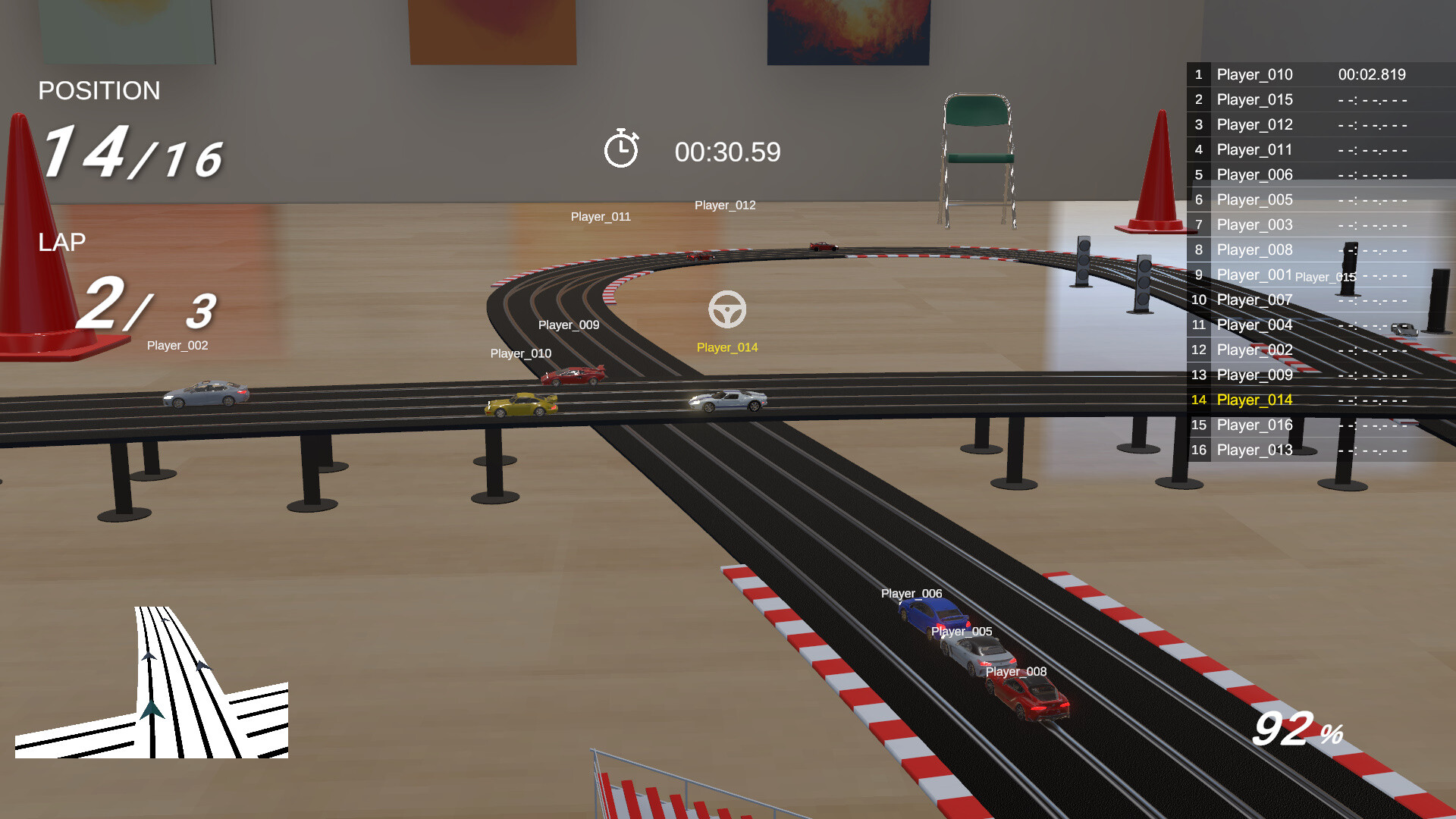Click Player_014's yellow name tag
Screen dimensions: 1456x819
click(x=729, y=347)
